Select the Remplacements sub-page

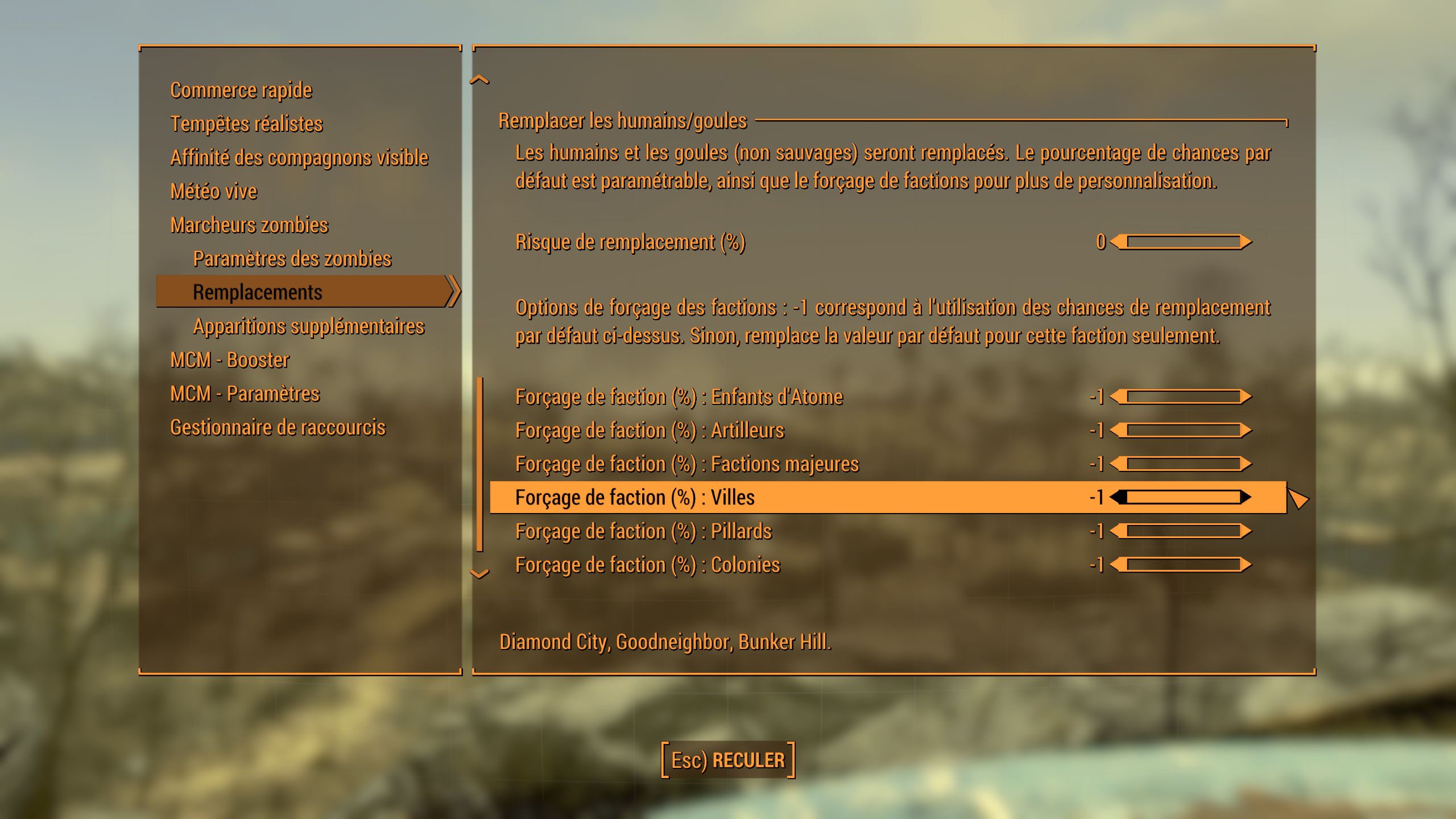tap(258, 292)
